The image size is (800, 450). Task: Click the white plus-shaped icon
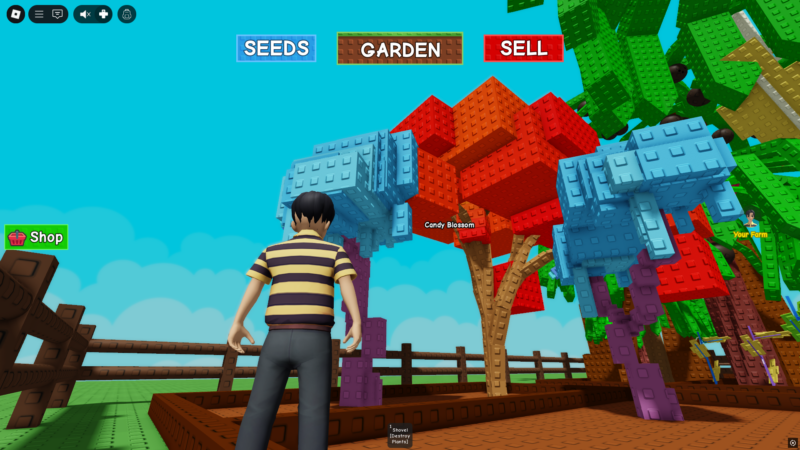click(x=103, y=14)
